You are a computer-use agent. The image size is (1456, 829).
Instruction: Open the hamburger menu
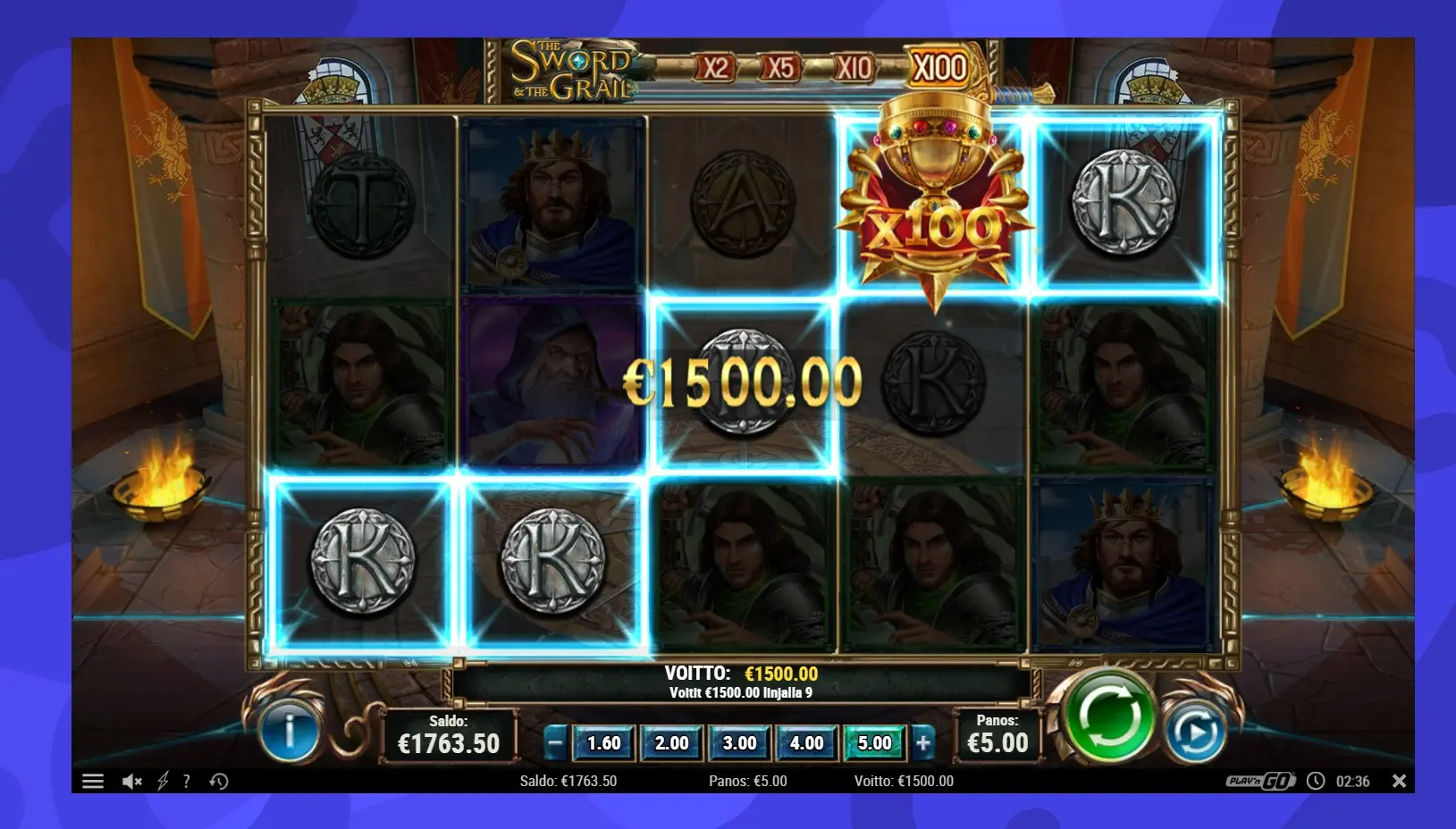[x=93, y=782]
